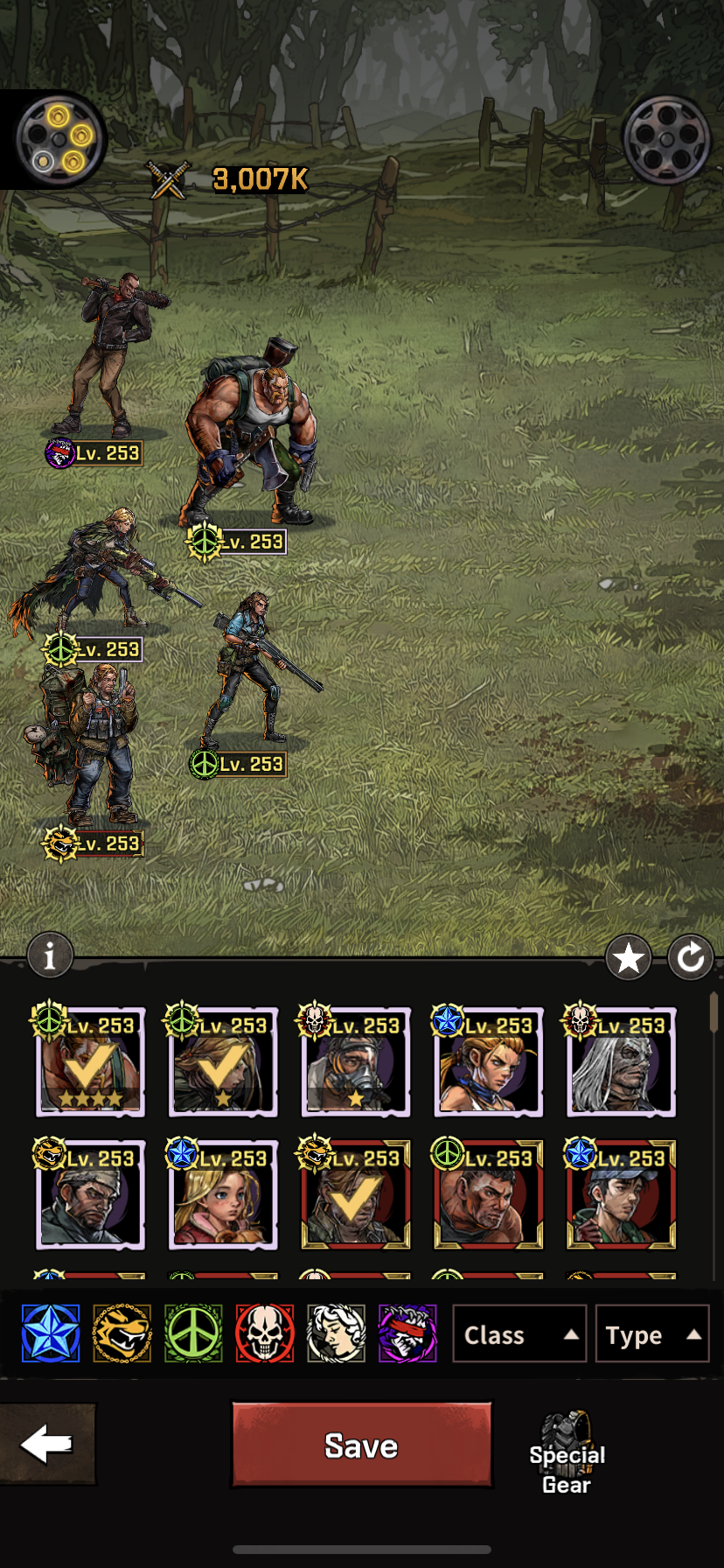Filter heroes by the green peace-sign faction
The width and height of the screenshot is (724, 1568).
tap(193, 1333)
